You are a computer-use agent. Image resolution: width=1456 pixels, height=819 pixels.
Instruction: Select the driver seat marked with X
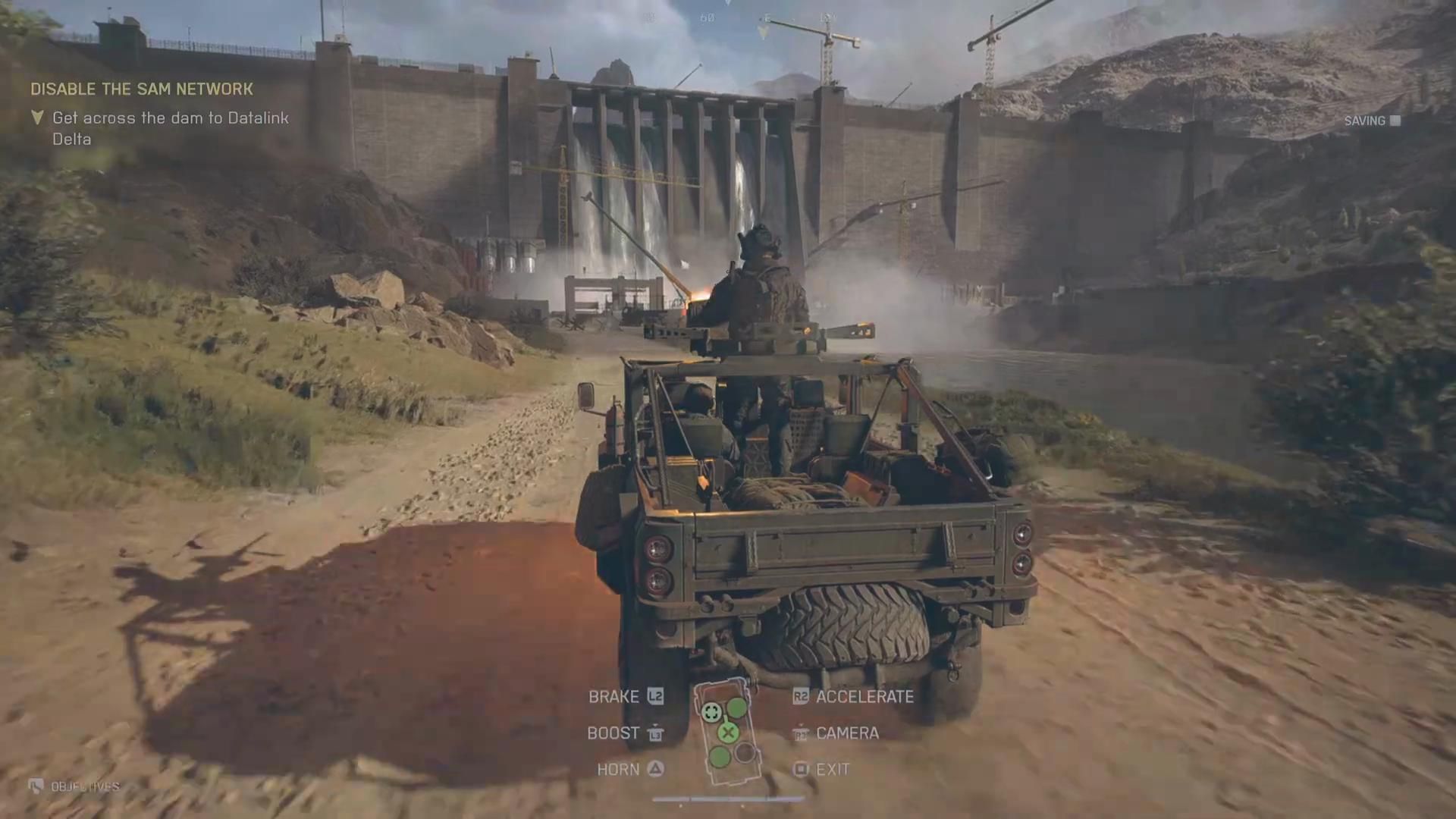point(727,733)
